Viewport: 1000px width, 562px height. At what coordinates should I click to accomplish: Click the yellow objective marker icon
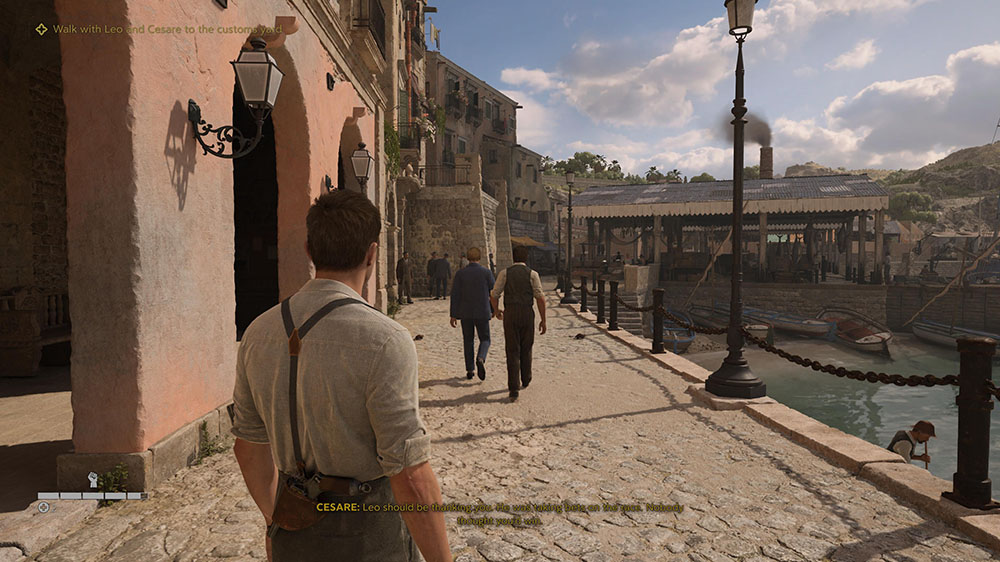41,29
